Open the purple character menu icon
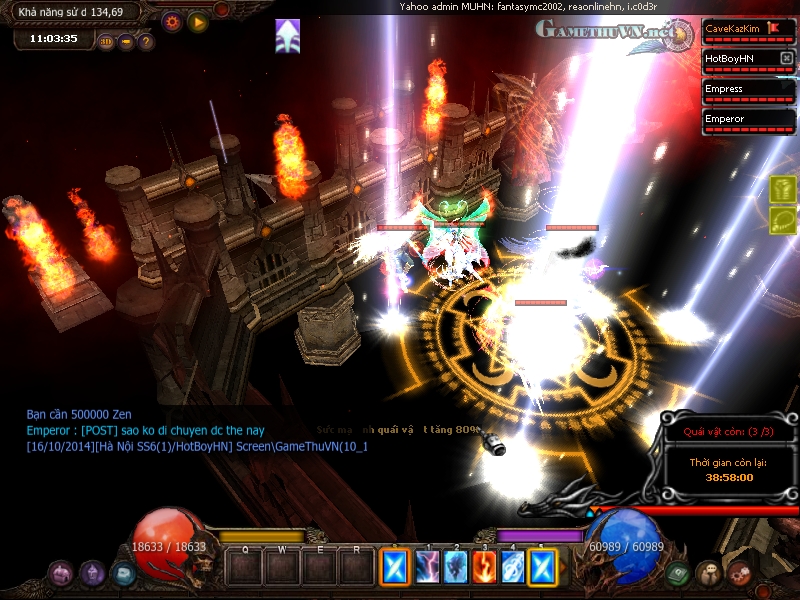Screen dimensions: 800x600 pos(93,573)
